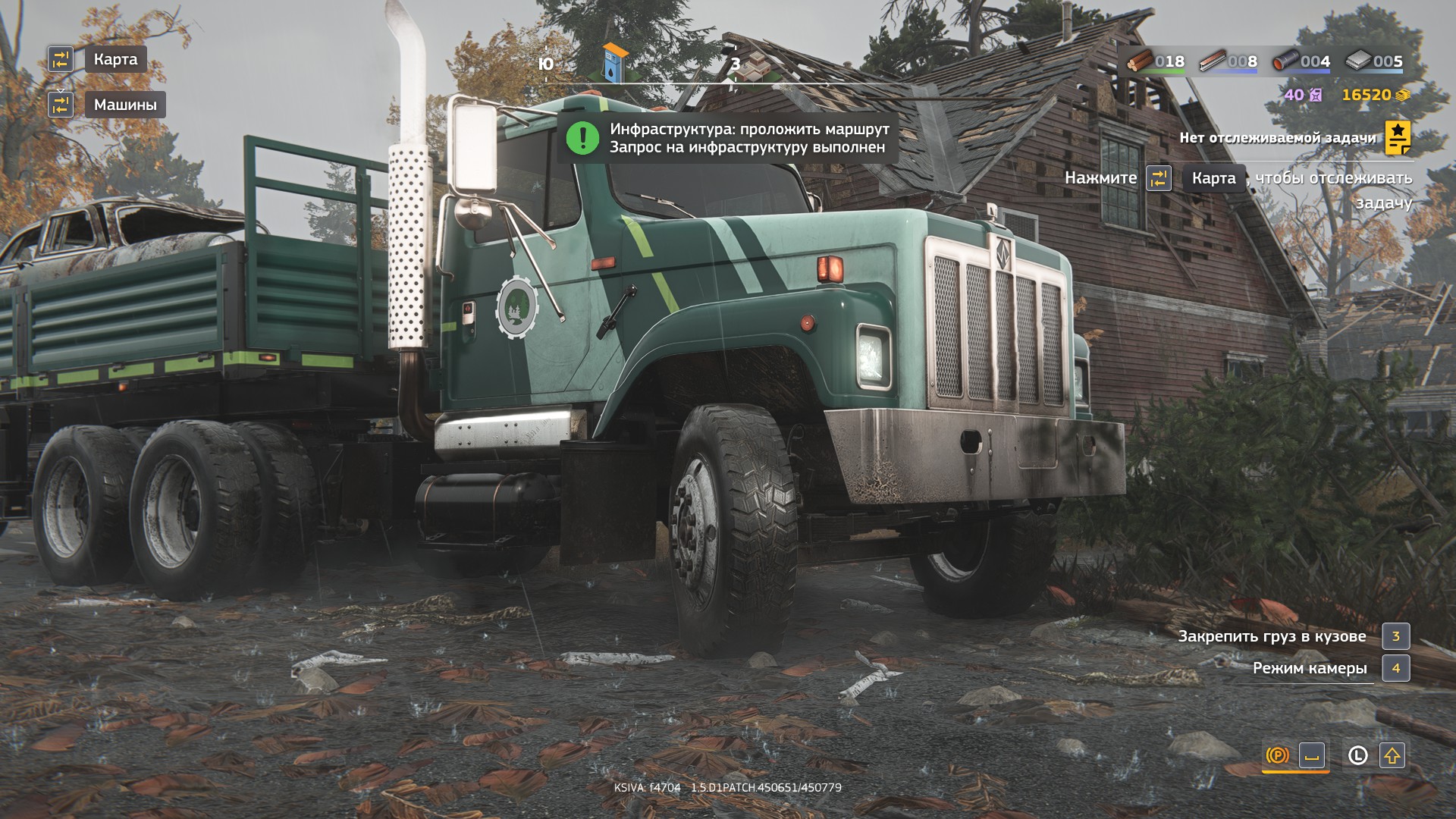The height and width of the screenshot is (819, 1456).
Task: Toggle the orange parking brake indicator
Action: click(1277, 755)
